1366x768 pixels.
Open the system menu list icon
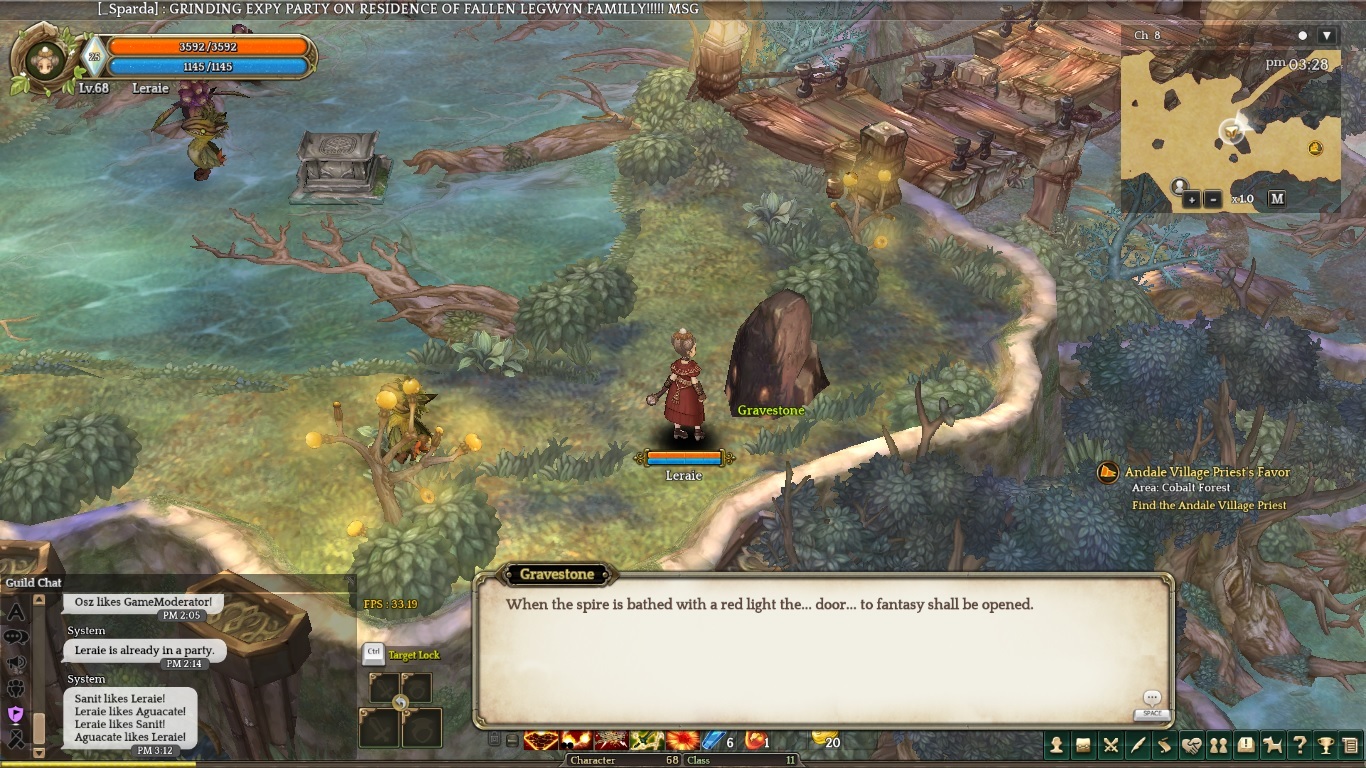pos(1351,745)
